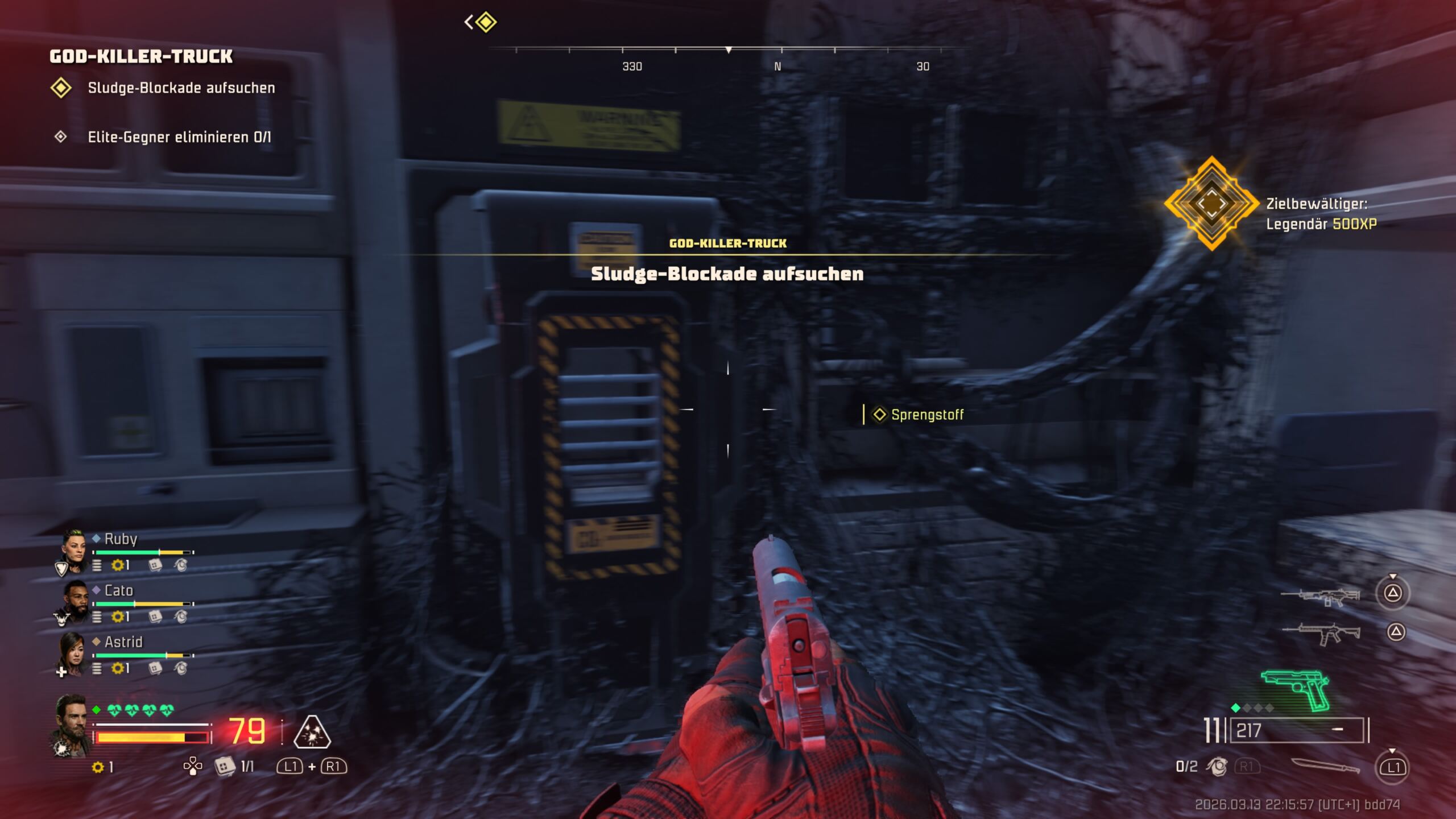Activate the triangular explosion ability icon
Screen dimensions: 1456x819
(312, 732)
